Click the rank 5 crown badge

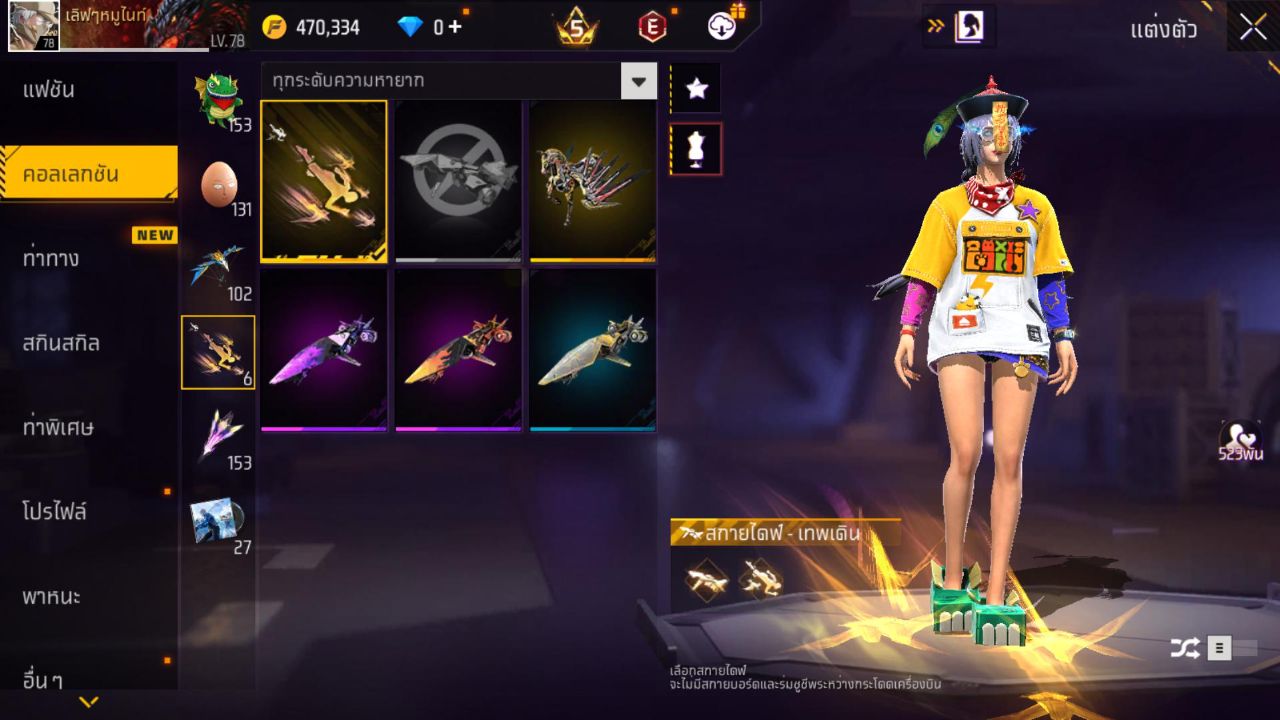[575, 27]
